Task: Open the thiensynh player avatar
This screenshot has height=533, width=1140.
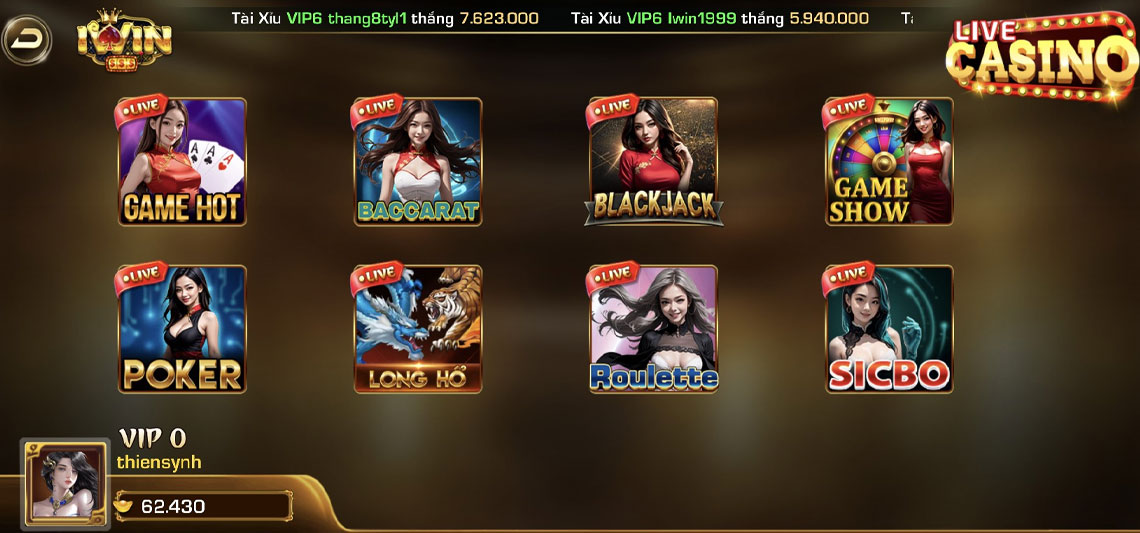Action: click(x=66, y=484)
